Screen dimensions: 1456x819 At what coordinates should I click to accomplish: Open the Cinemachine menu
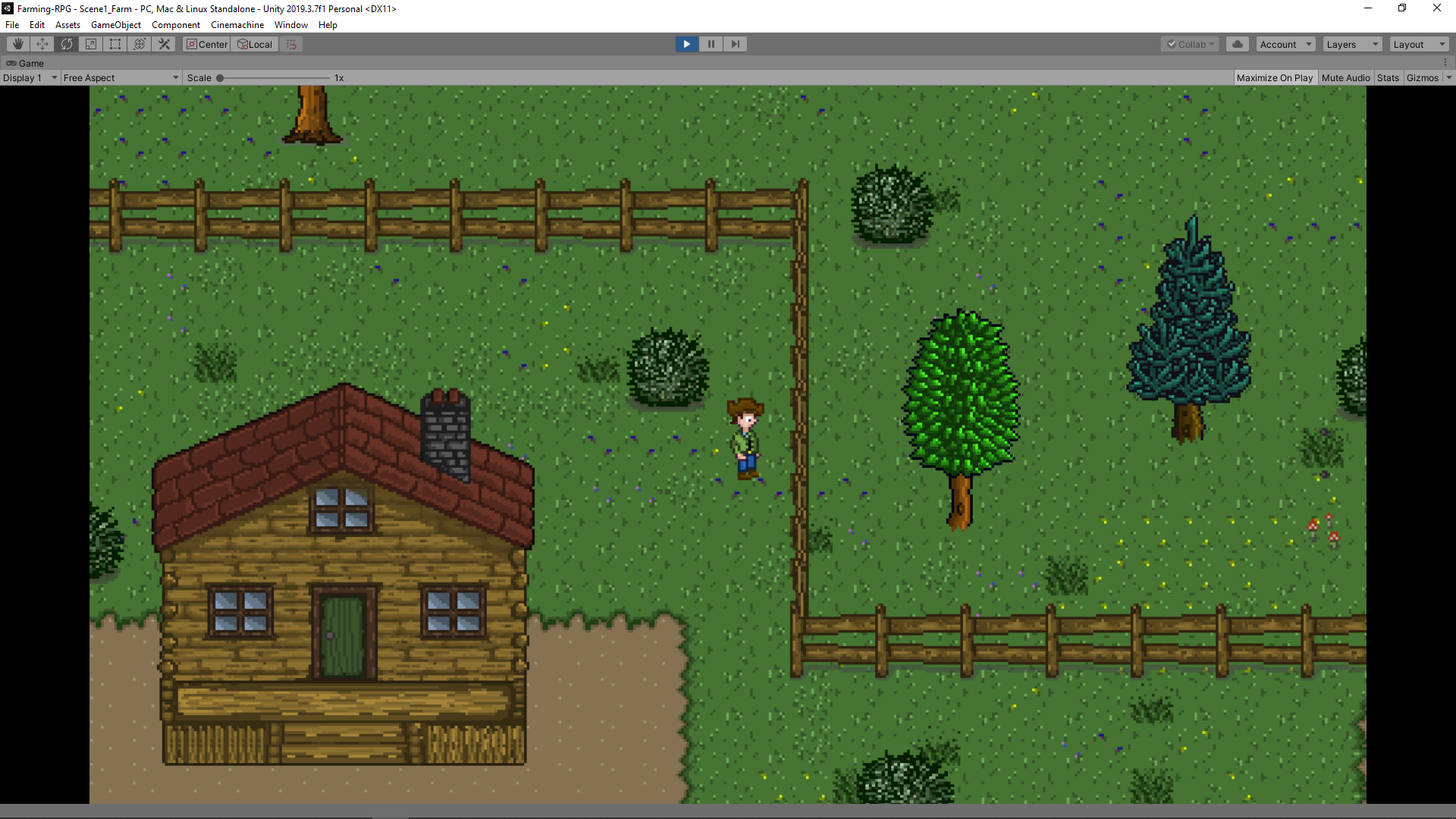click(x=237, y=25)
